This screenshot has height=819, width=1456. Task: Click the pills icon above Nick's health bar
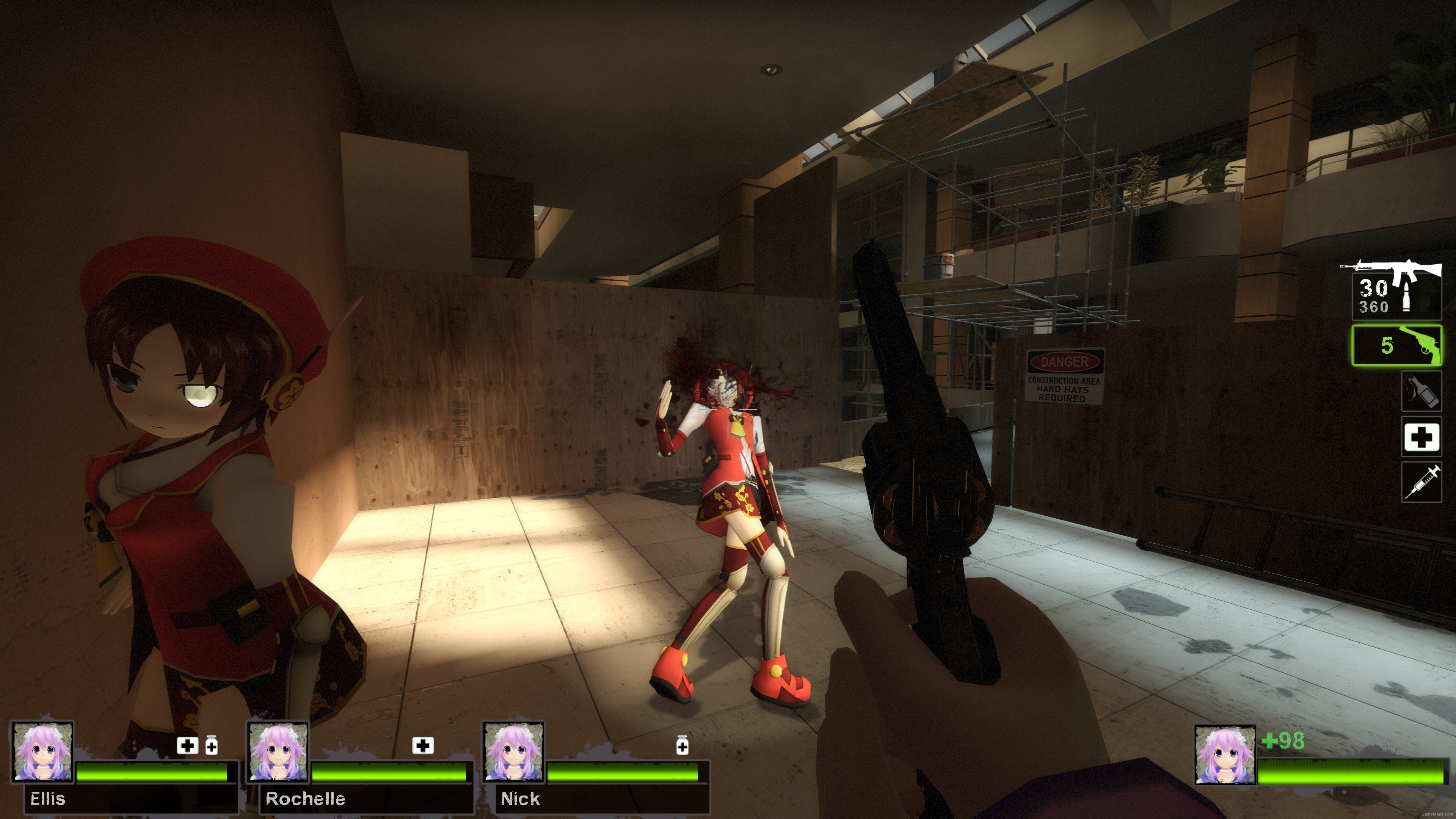682,745
